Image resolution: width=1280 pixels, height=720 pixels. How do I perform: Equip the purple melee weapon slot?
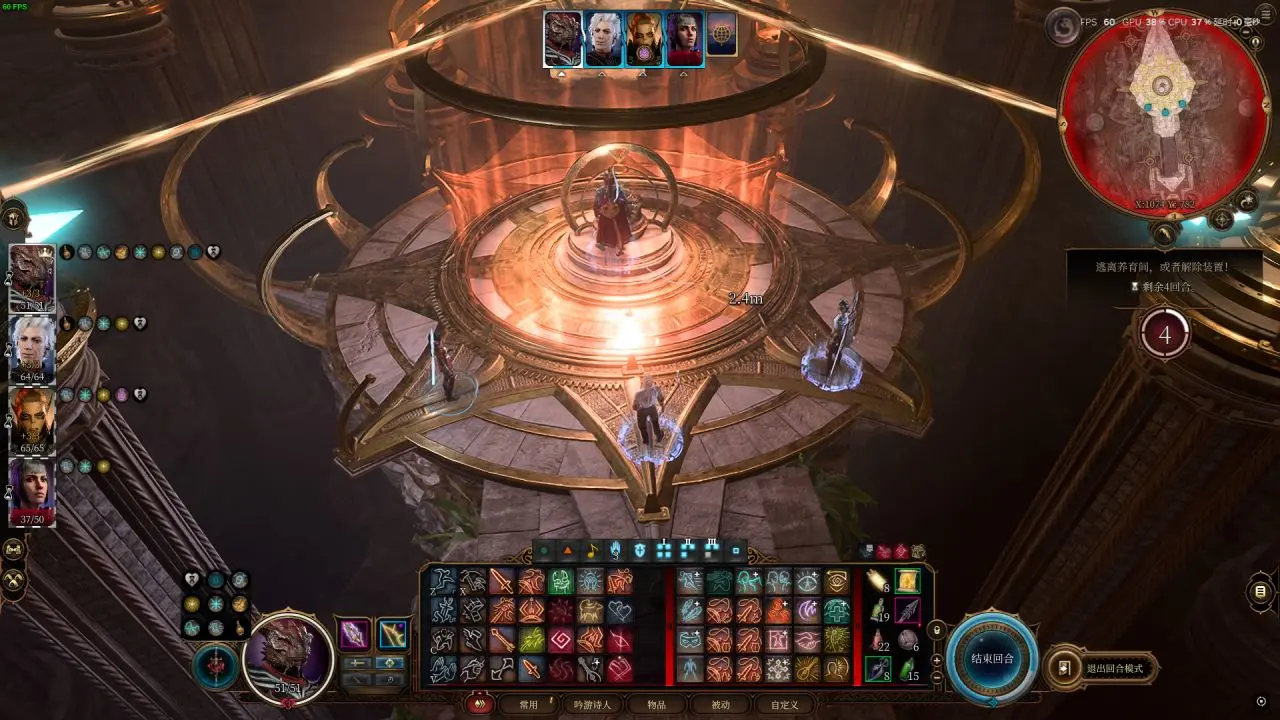pos(354,634)
